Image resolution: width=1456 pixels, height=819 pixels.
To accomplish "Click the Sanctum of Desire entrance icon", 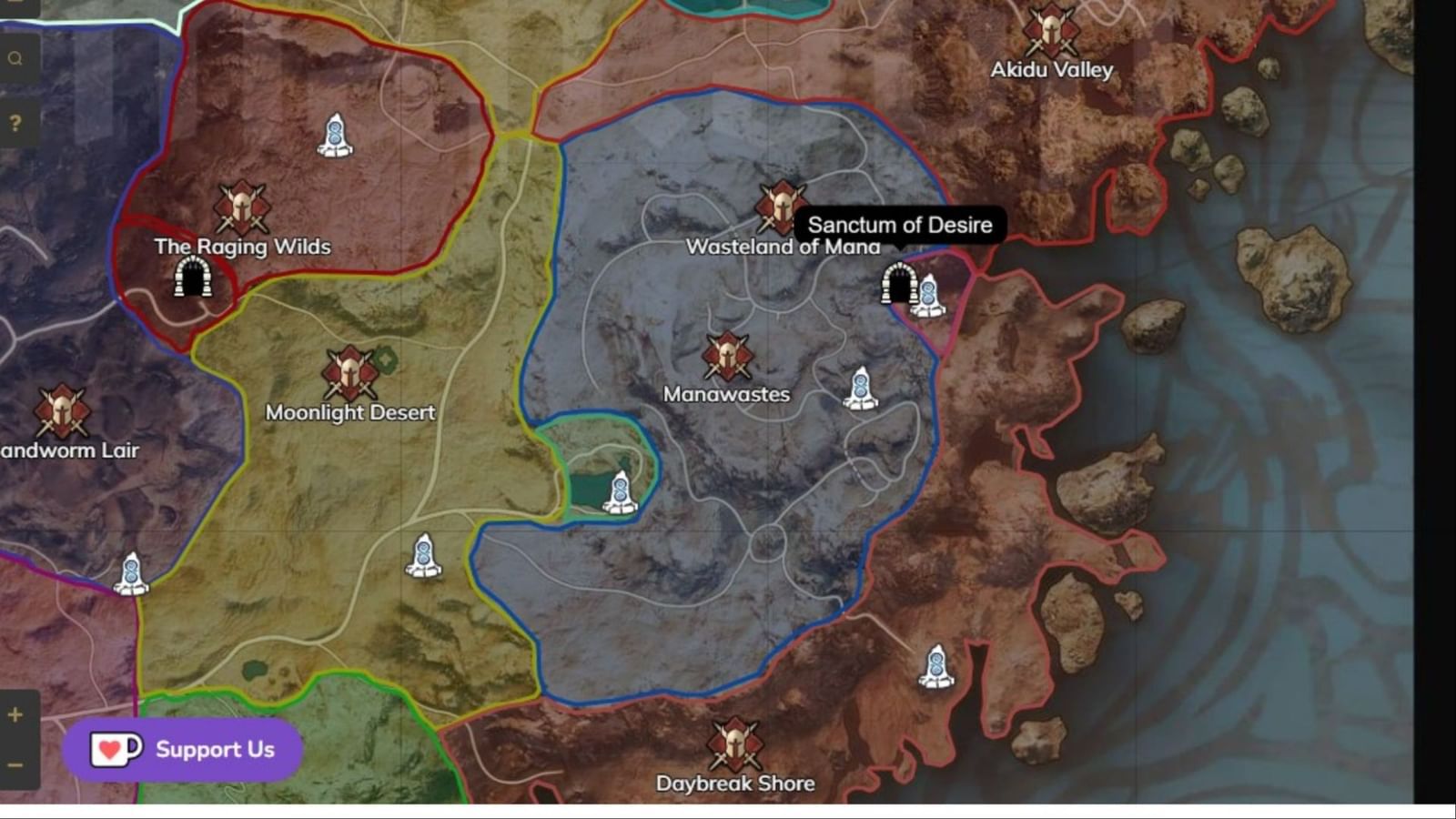I will coord(899,284).
